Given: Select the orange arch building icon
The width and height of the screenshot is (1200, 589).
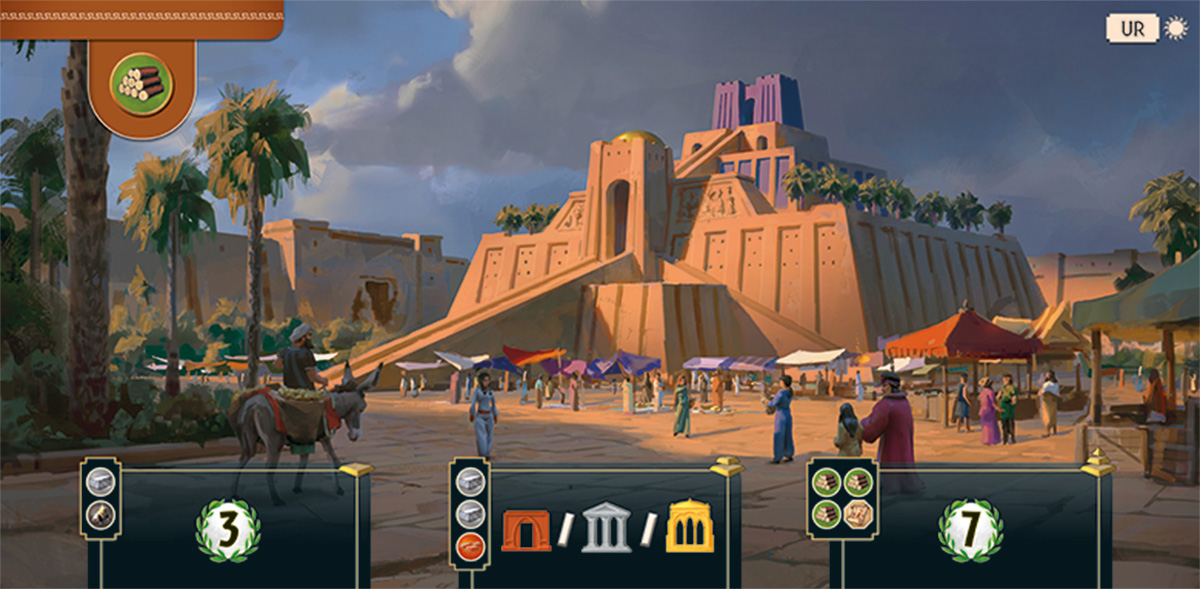Looking at the screenshot, I should [x=526, y=530].
